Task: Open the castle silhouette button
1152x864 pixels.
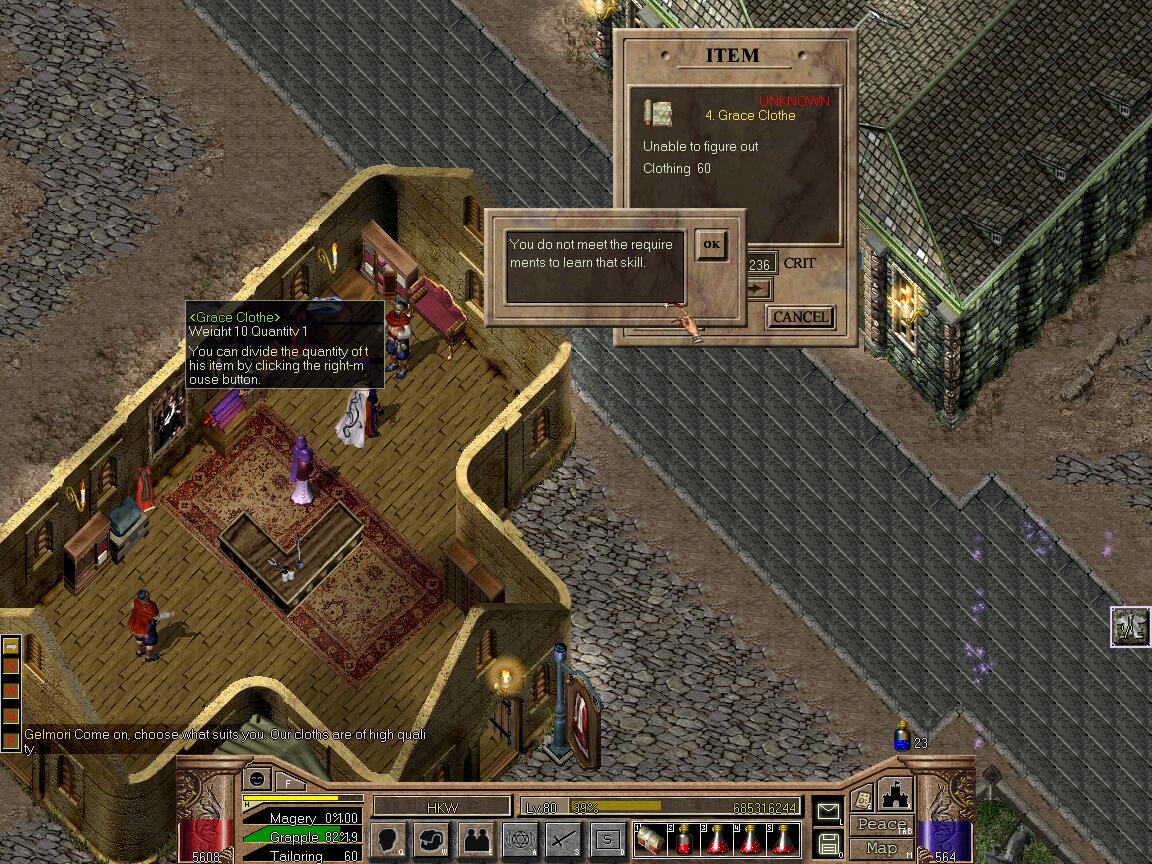Action: click(893, 796)
